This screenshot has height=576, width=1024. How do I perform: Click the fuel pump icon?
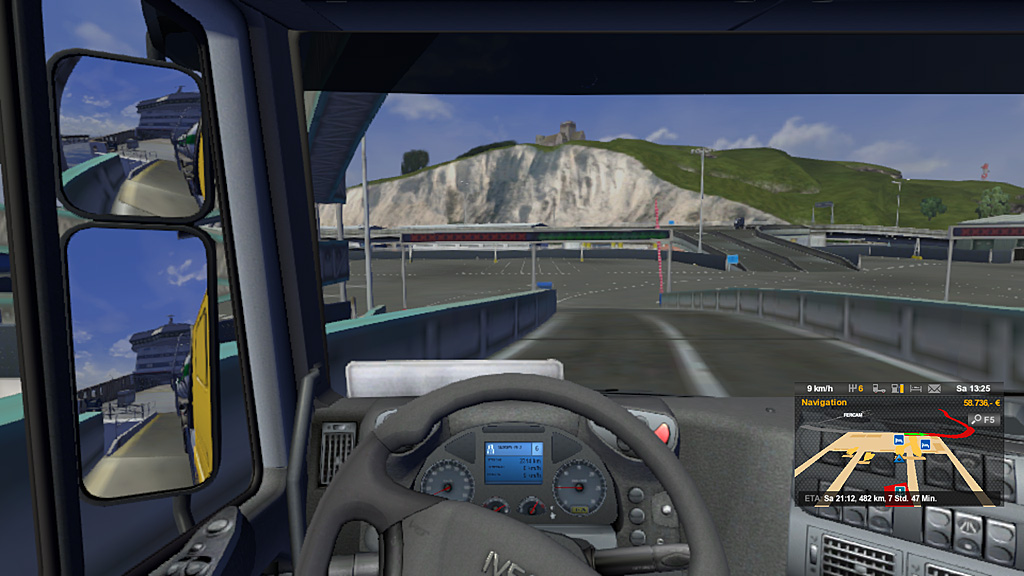(897, 388)
